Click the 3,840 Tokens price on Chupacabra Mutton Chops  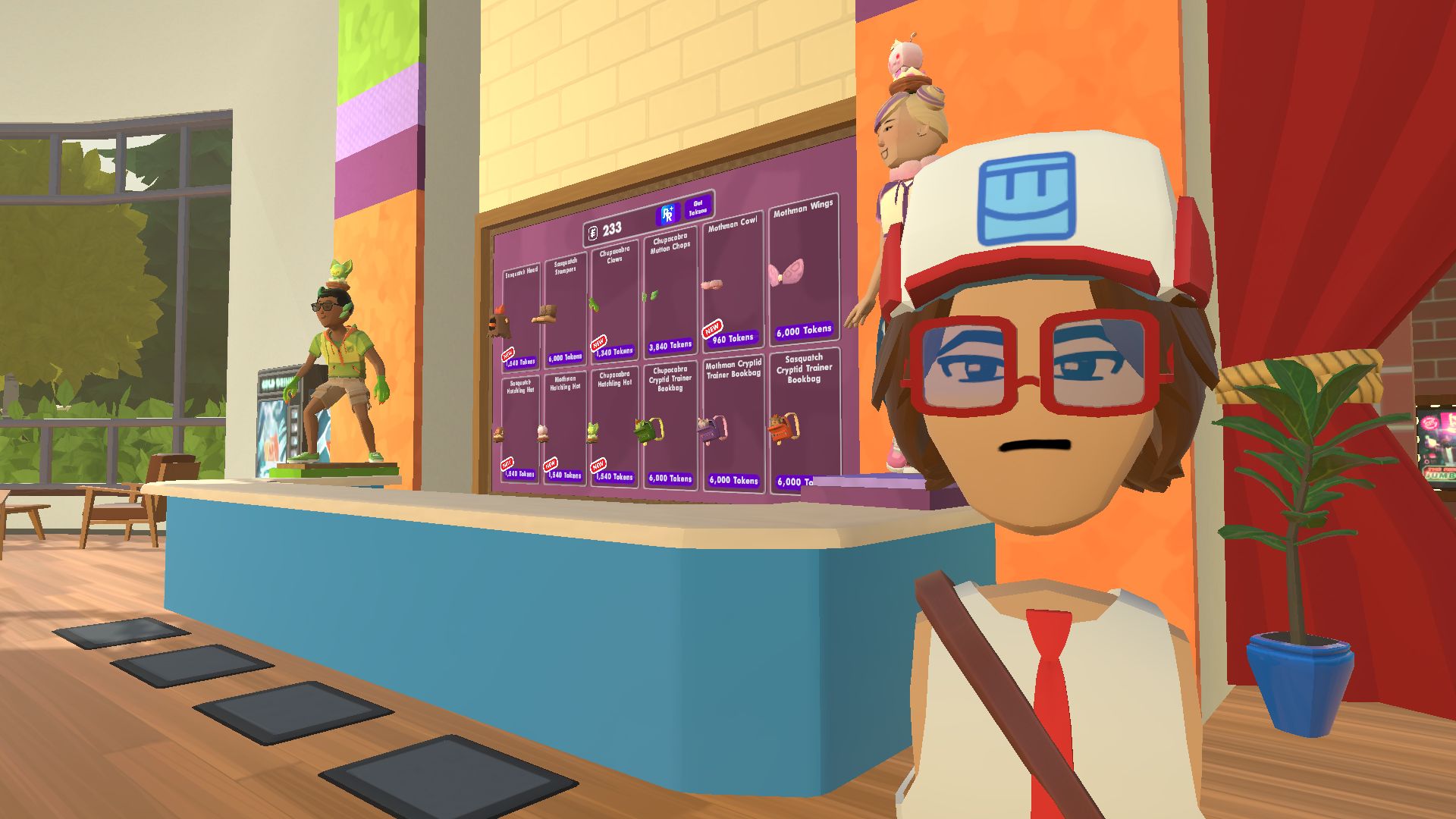[x=671, y=344]
